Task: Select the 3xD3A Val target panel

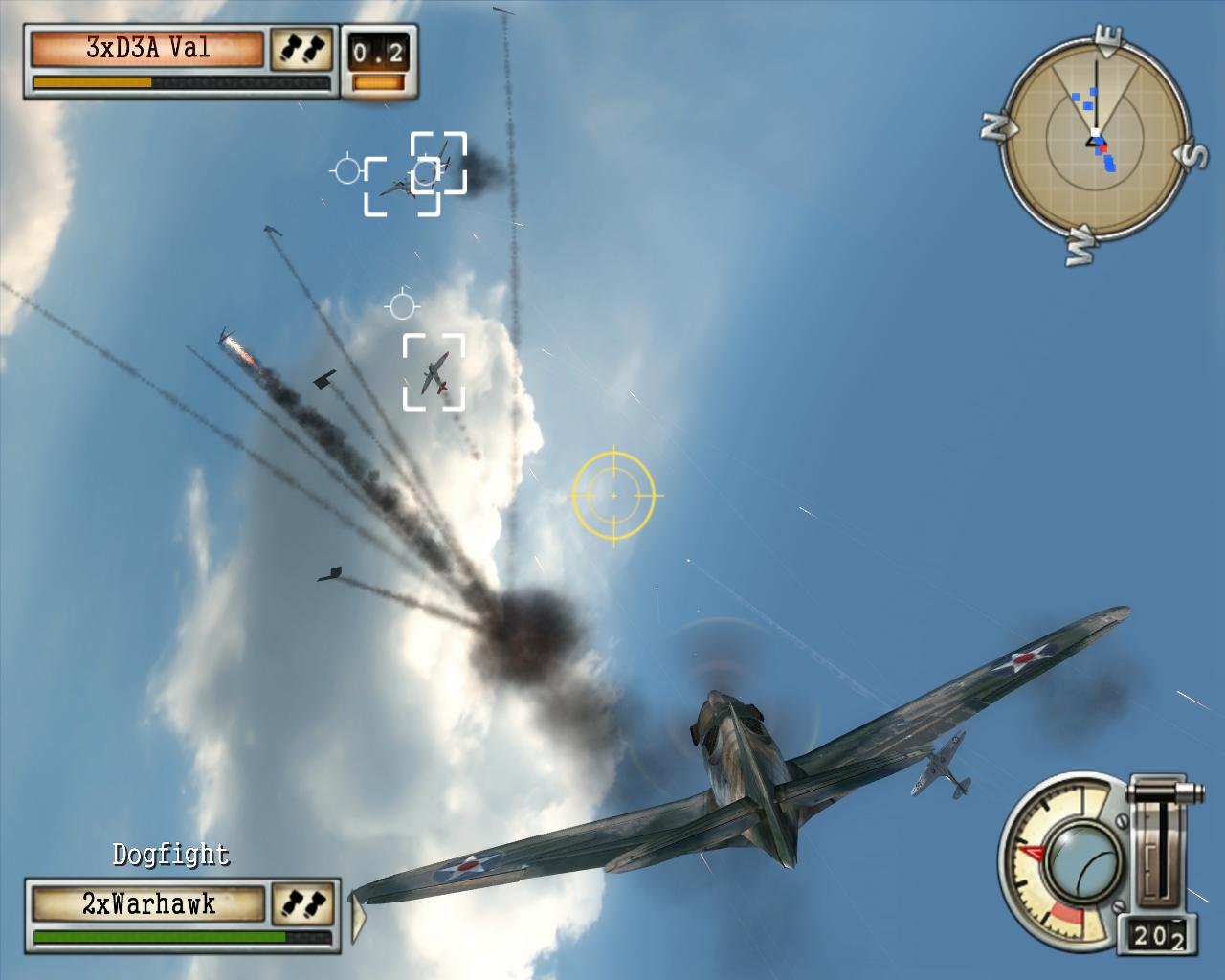Action: pyautogui.click(x=147, y=49)
